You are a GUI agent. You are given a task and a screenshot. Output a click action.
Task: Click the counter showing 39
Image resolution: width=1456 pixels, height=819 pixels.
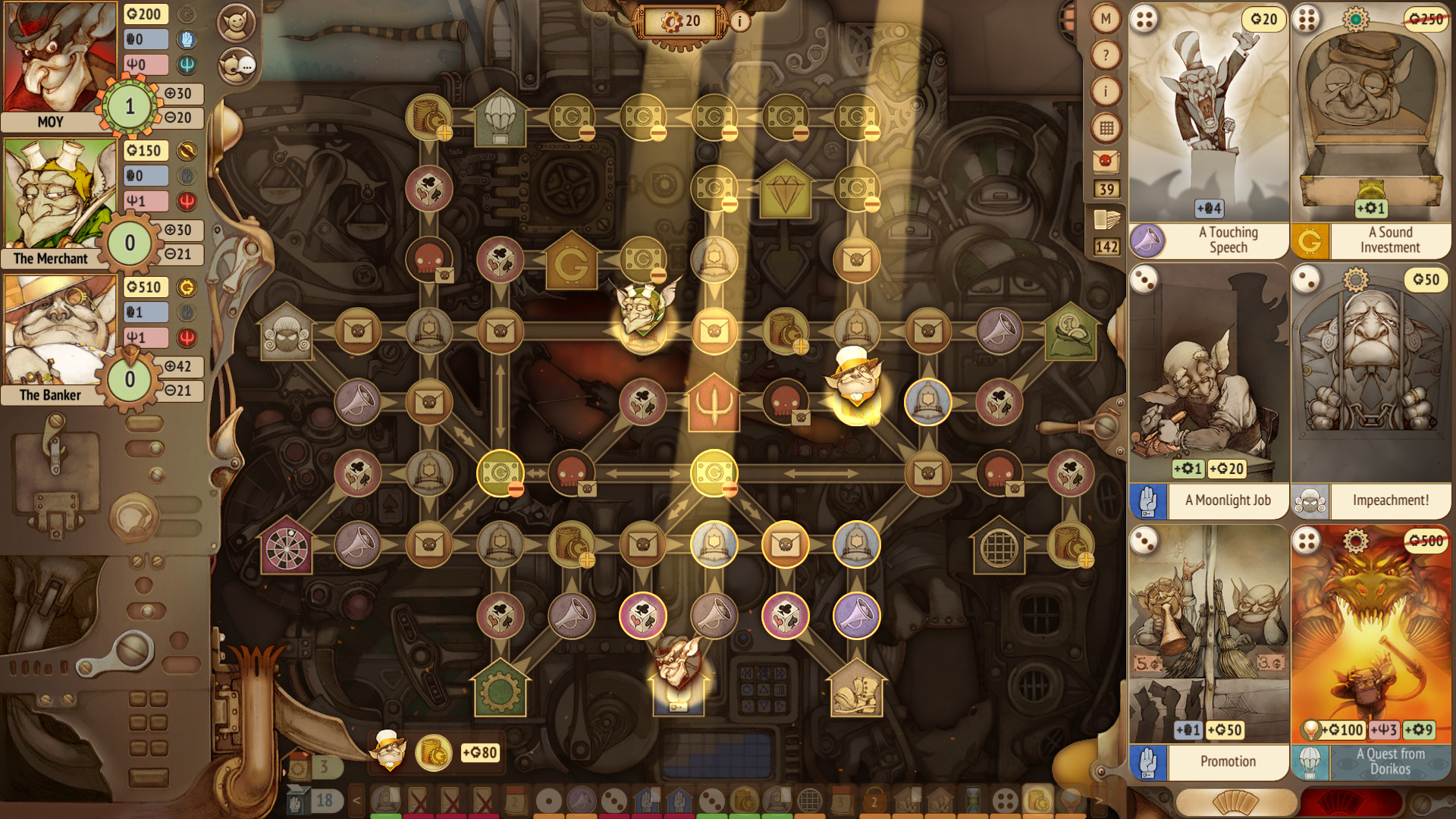click(x=1105, y=190)
